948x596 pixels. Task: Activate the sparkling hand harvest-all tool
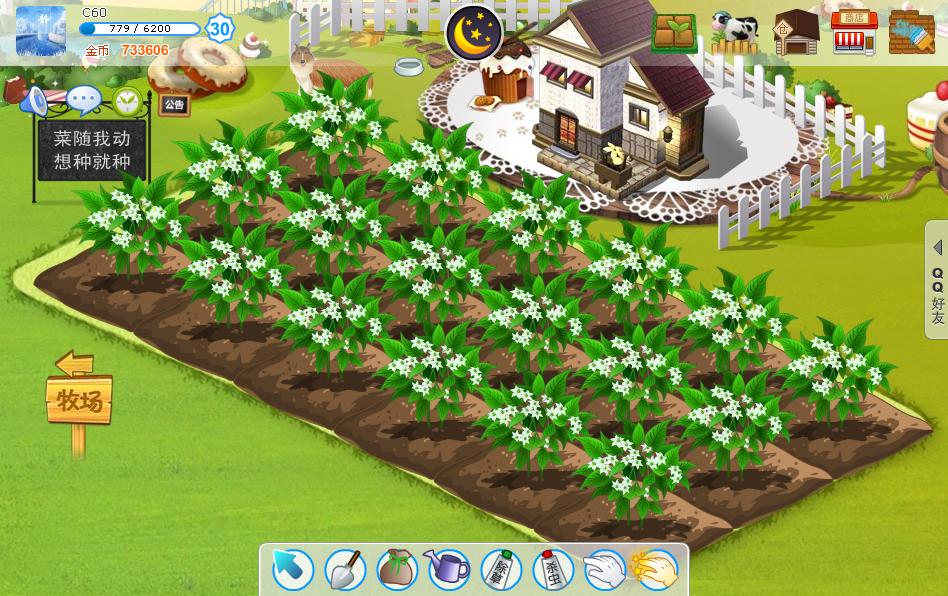pos(657,570)
